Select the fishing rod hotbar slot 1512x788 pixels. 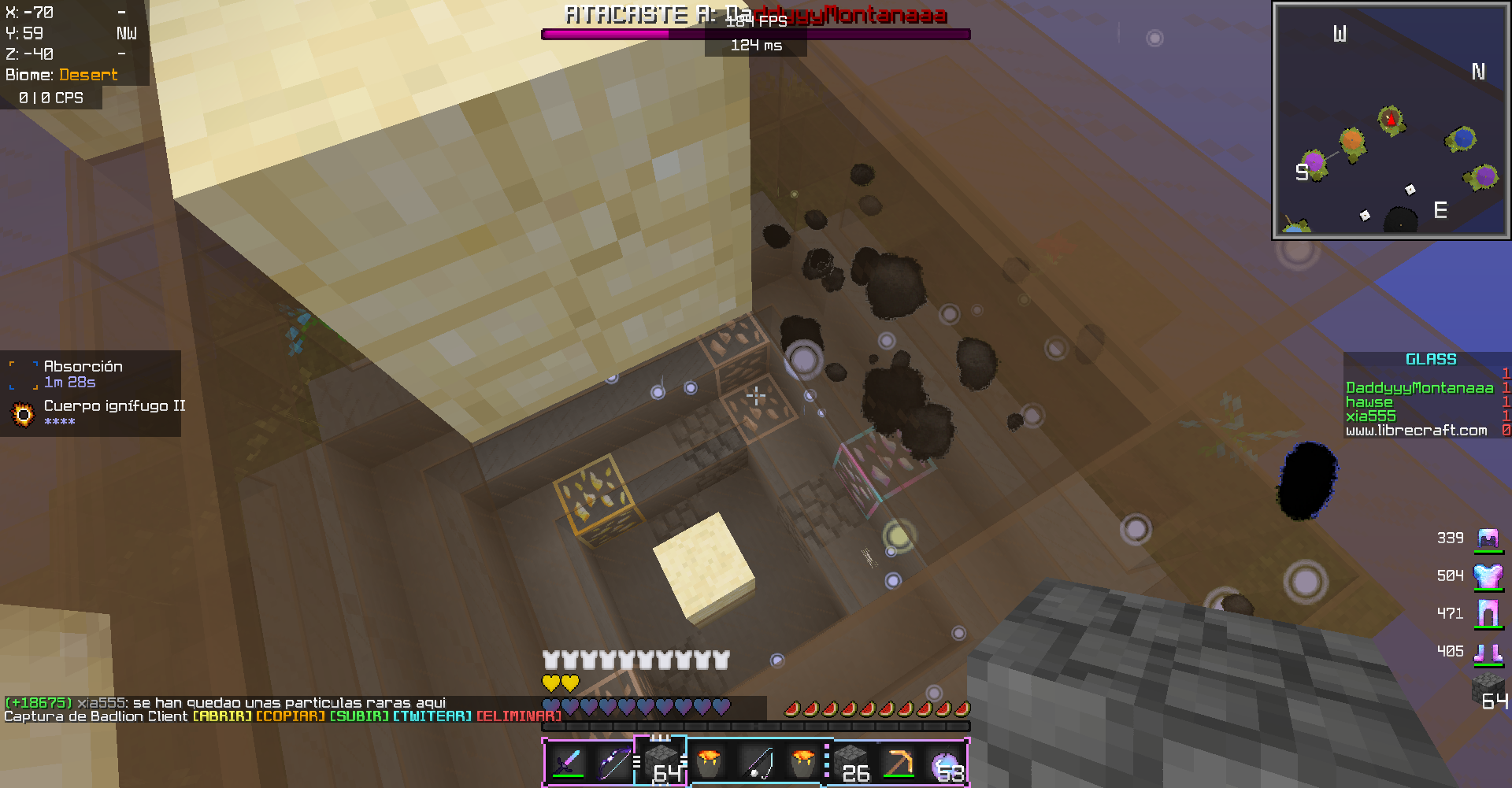tap(757, 763)
